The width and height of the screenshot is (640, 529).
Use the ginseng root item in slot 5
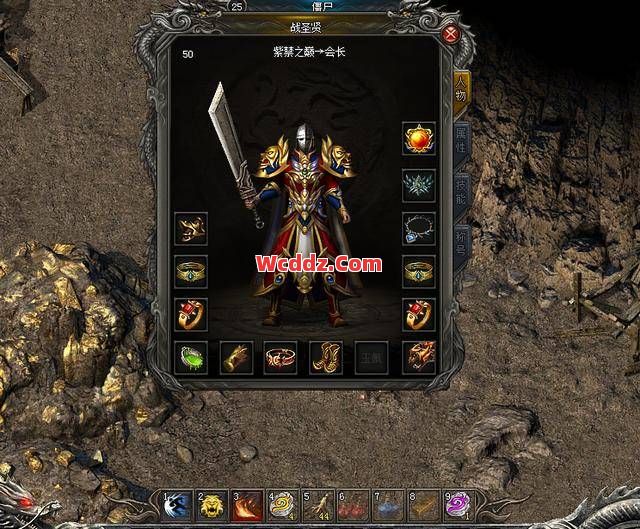point(317,507)
